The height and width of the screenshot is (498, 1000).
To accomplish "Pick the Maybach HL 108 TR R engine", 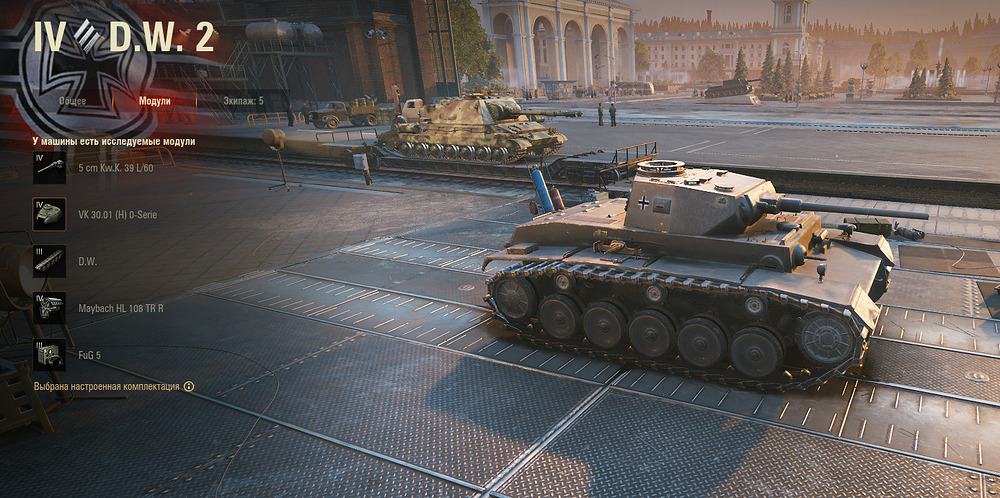I will tap(50, 307).
